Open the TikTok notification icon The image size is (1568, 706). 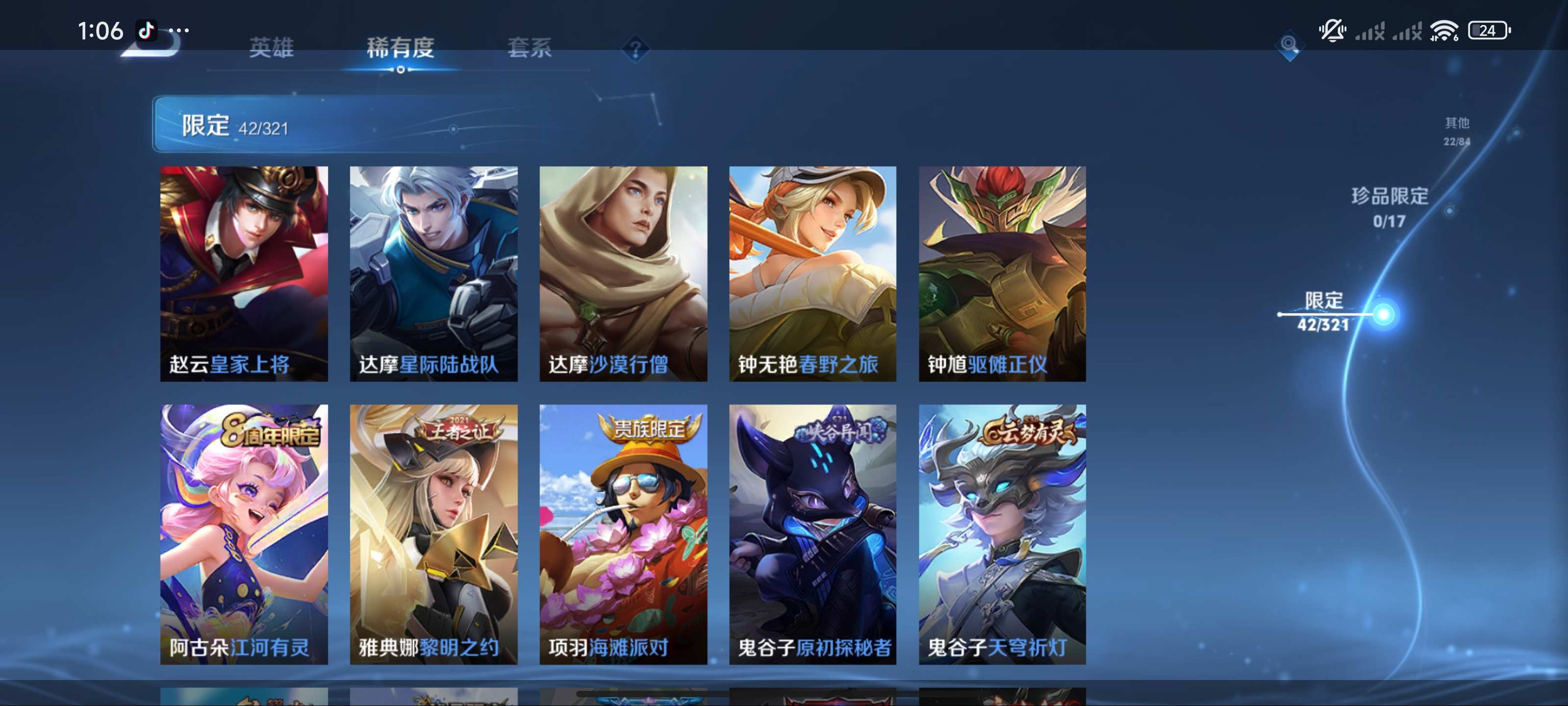click(x=146, y=30)
